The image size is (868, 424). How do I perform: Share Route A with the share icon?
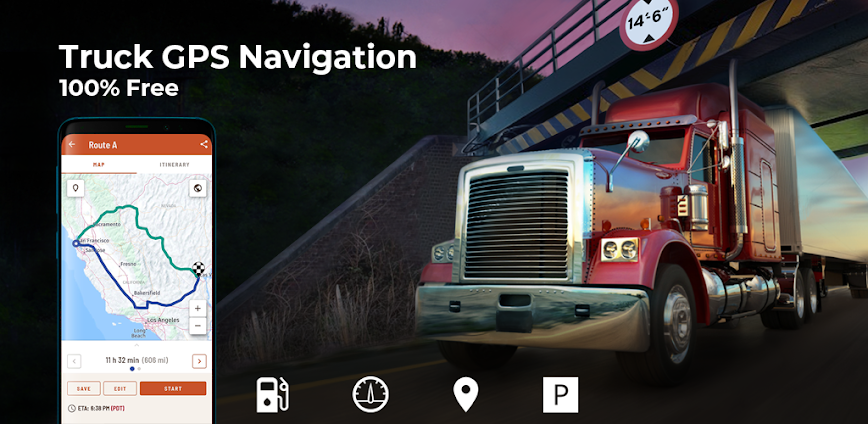click(x=204, y=145)
